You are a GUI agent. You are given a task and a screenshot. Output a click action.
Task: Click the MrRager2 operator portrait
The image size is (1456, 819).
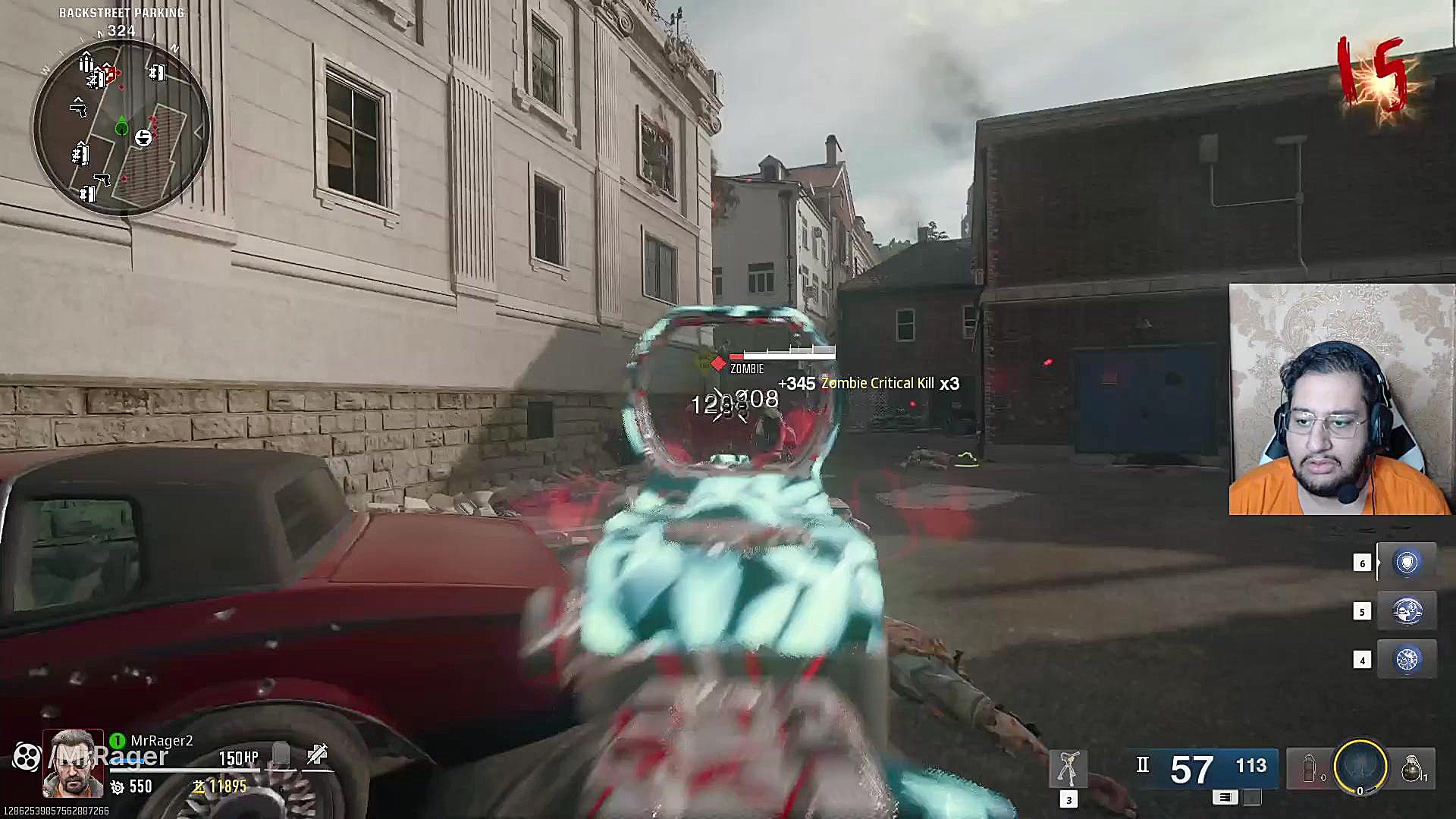73,764
